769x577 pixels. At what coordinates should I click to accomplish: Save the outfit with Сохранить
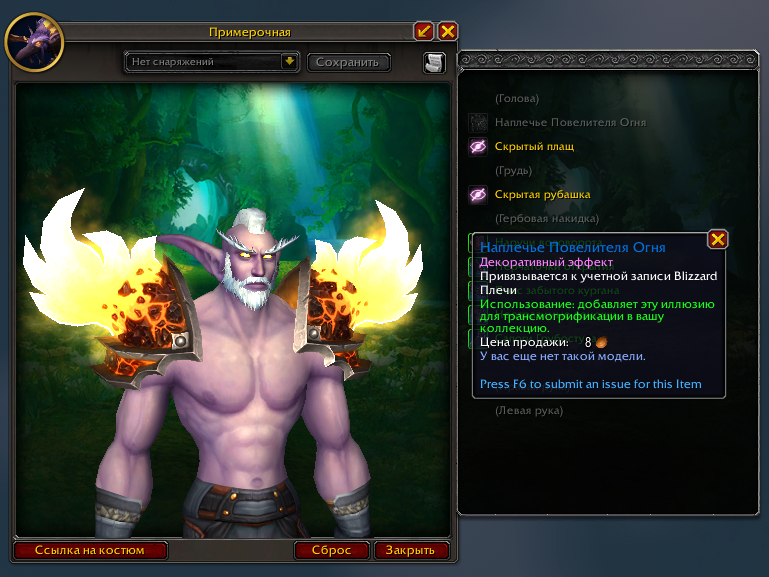348,62
